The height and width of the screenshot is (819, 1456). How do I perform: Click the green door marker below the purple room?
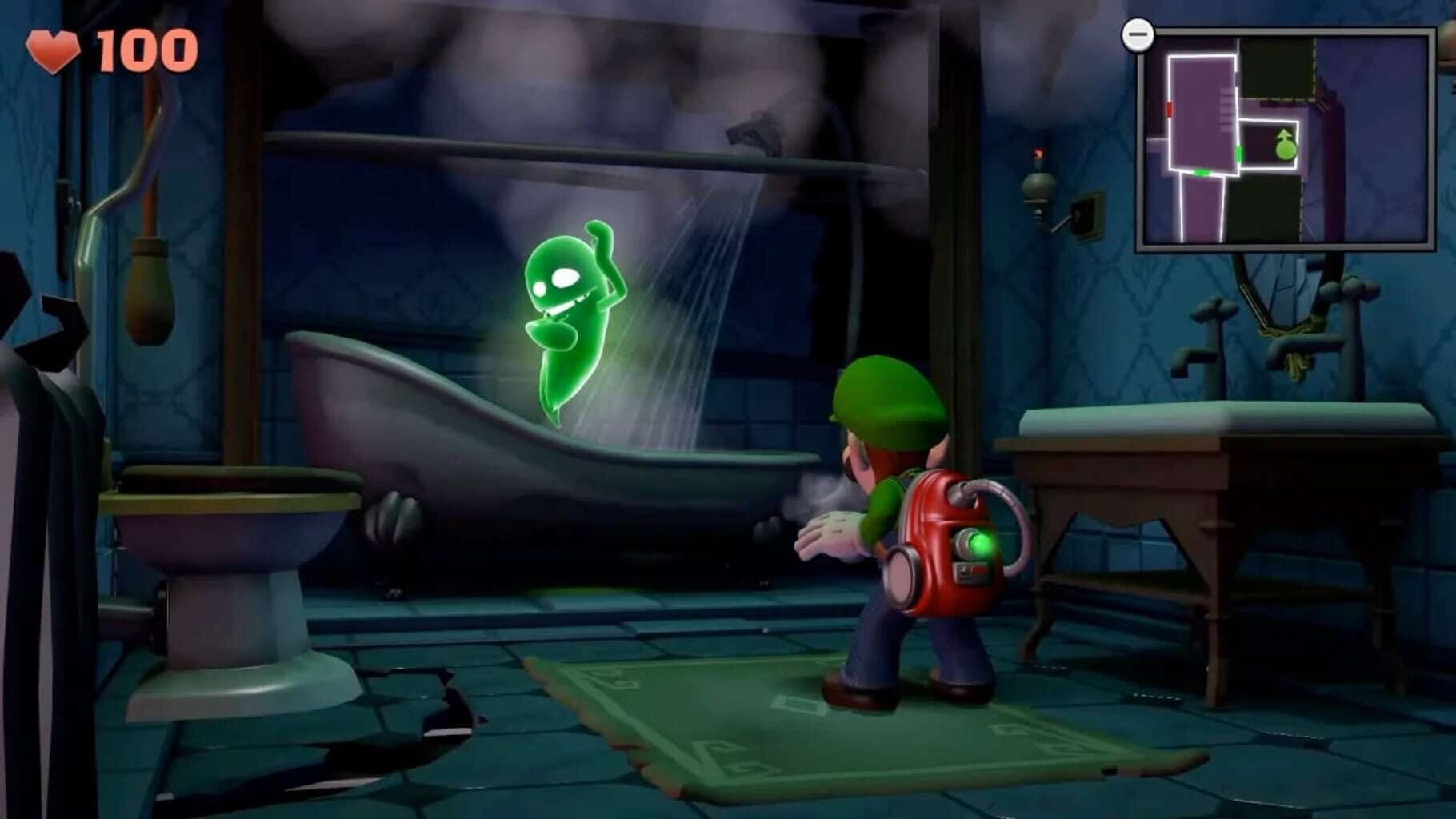click(1201, 172)
